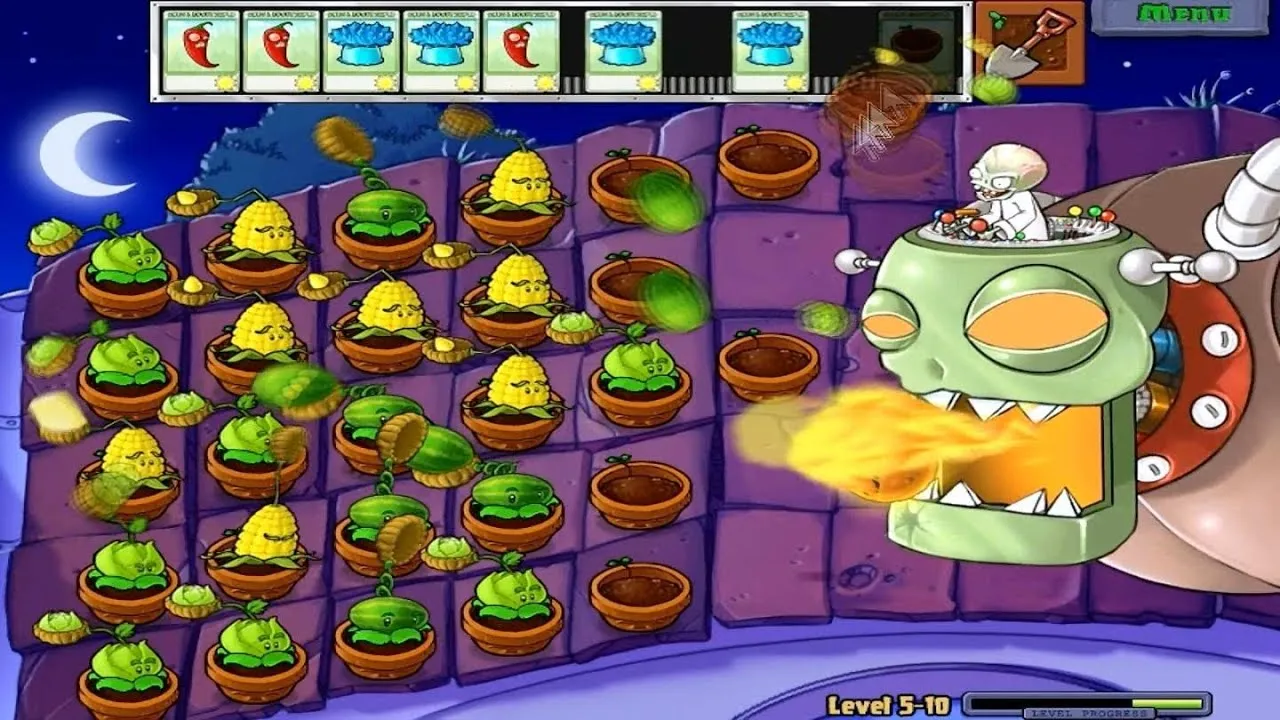
Task: Pick up the shovel tool
Action: pyautogui.click(x=1029, y=42)
